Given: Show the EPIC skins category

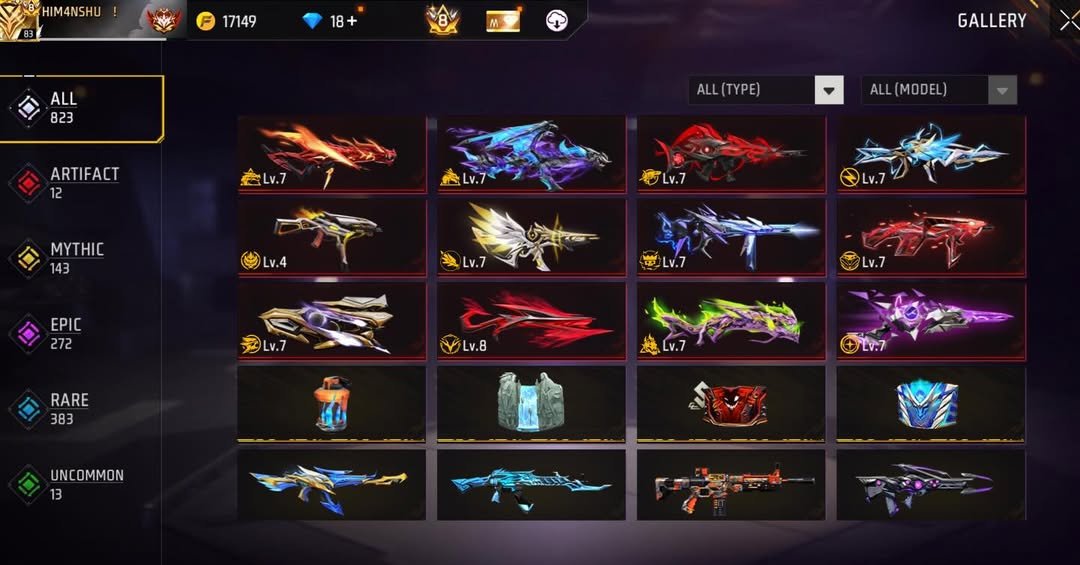Looking at the screenshot, I should (82, 333).
